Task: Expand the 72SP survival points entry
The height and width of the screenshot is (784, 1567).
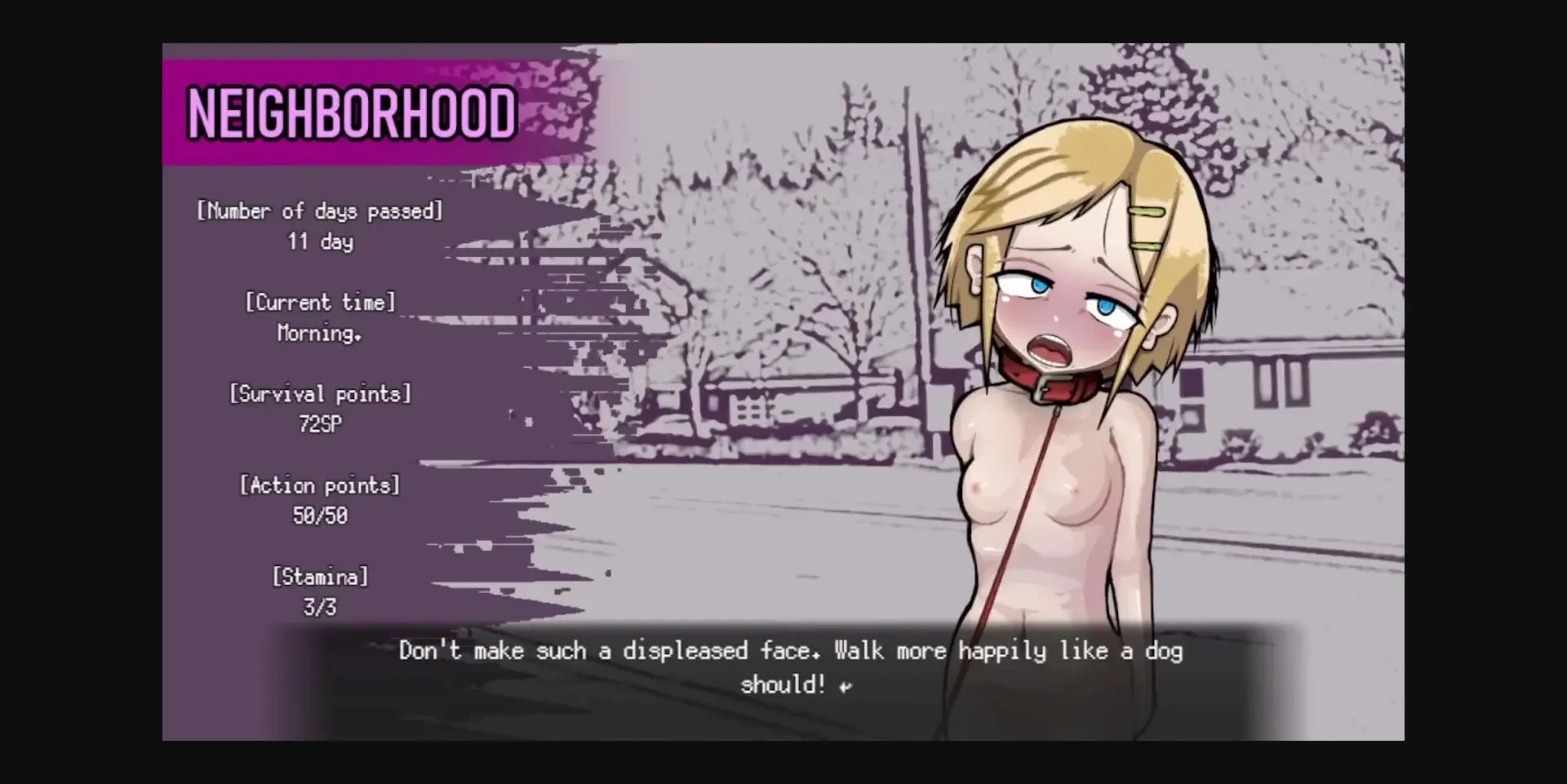Action: coord(320,424)
